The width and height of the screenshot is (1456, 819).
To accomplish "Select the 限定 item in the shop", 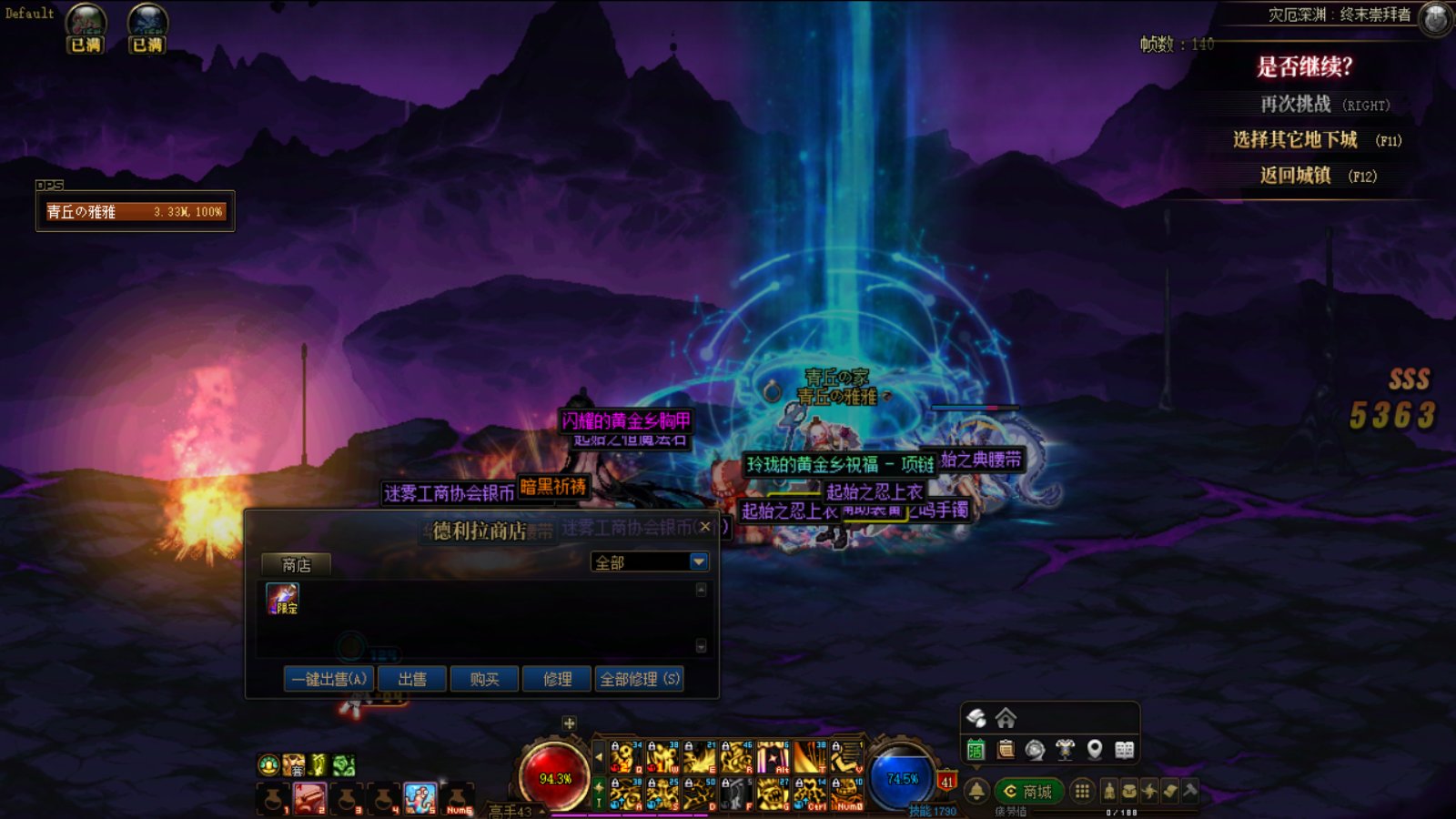I will [282, 599].
